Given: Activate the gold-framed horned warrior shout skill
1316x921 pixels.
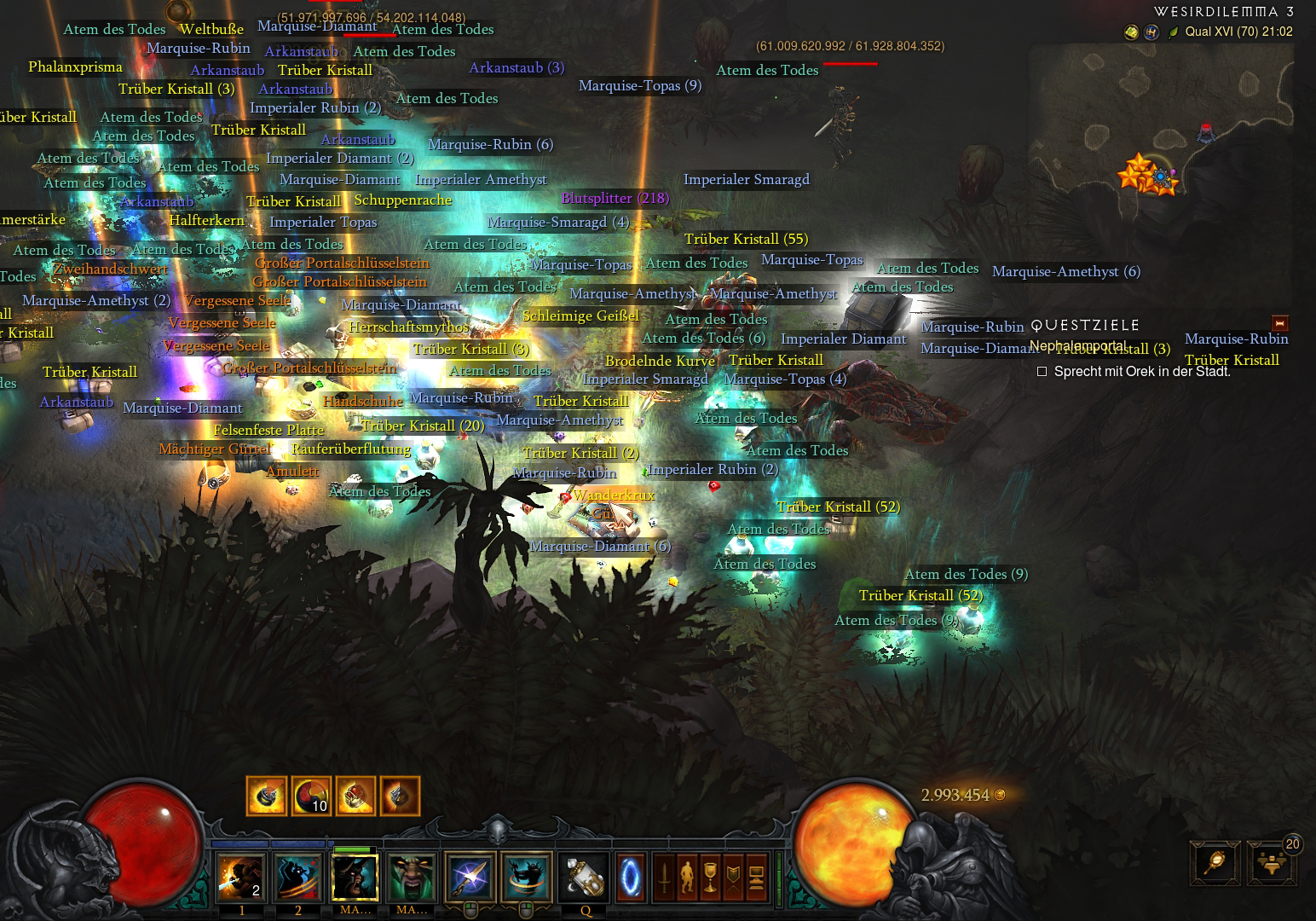Looking at the screenshot, I should pyautogui.click(x=355, y=876).
